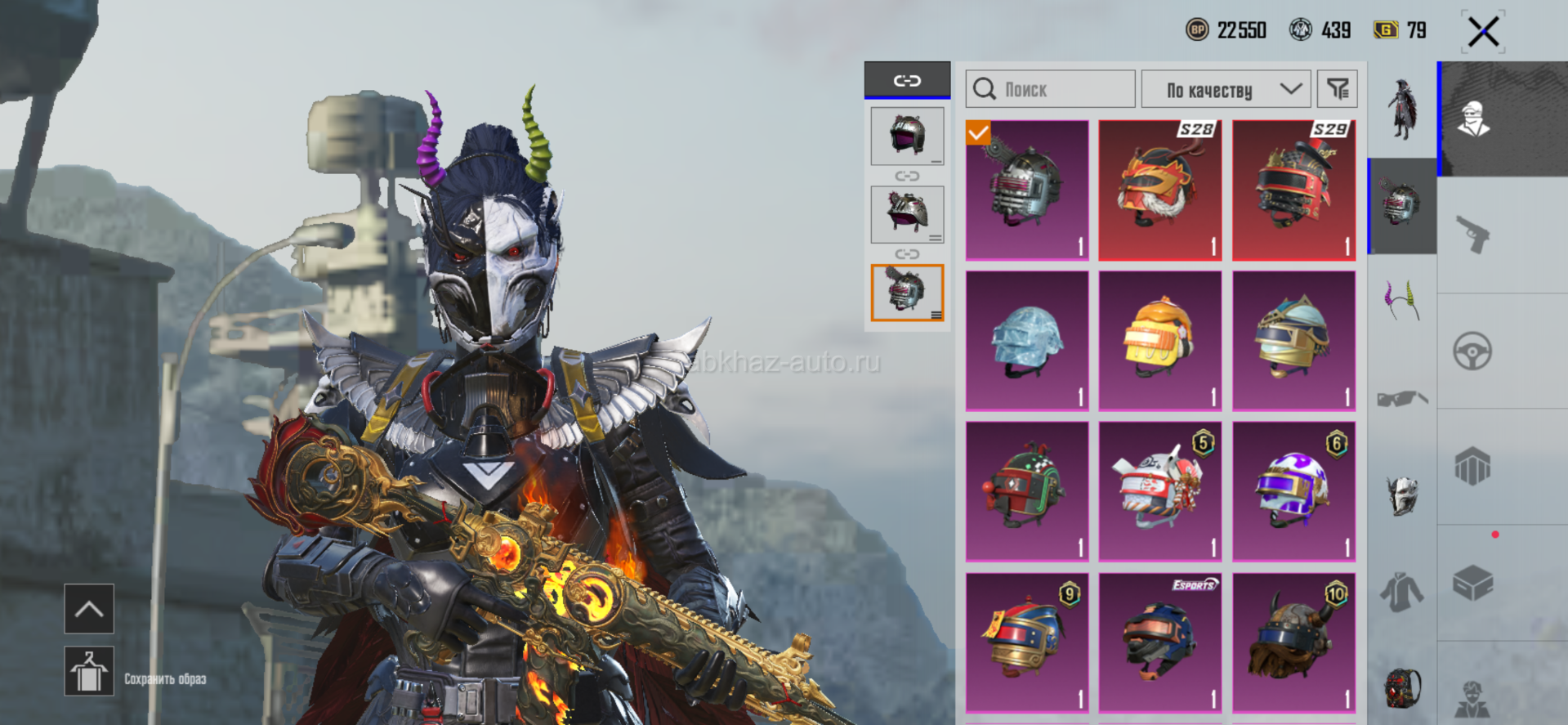
Task: Open the glasses accessory category
Action: click(1402, 399)
